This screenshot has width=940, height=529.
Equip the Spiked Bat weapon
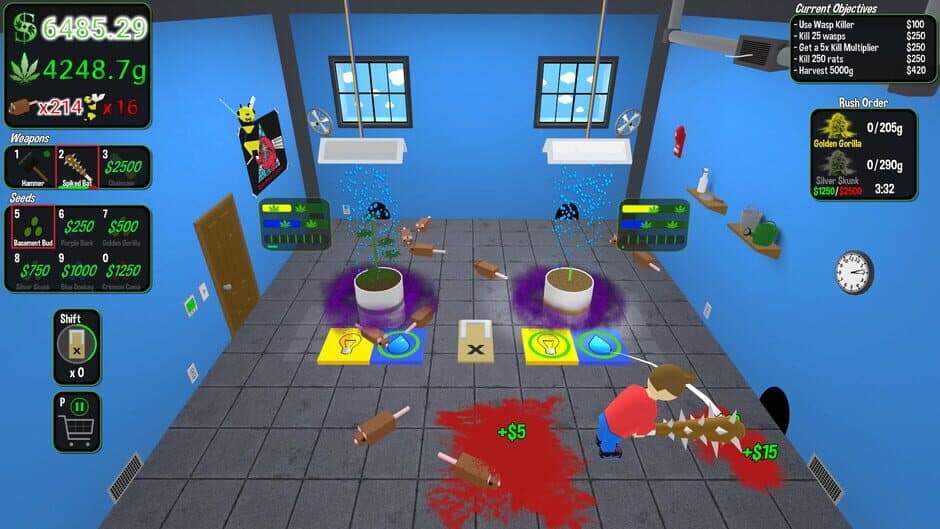[x=76, y=168]
